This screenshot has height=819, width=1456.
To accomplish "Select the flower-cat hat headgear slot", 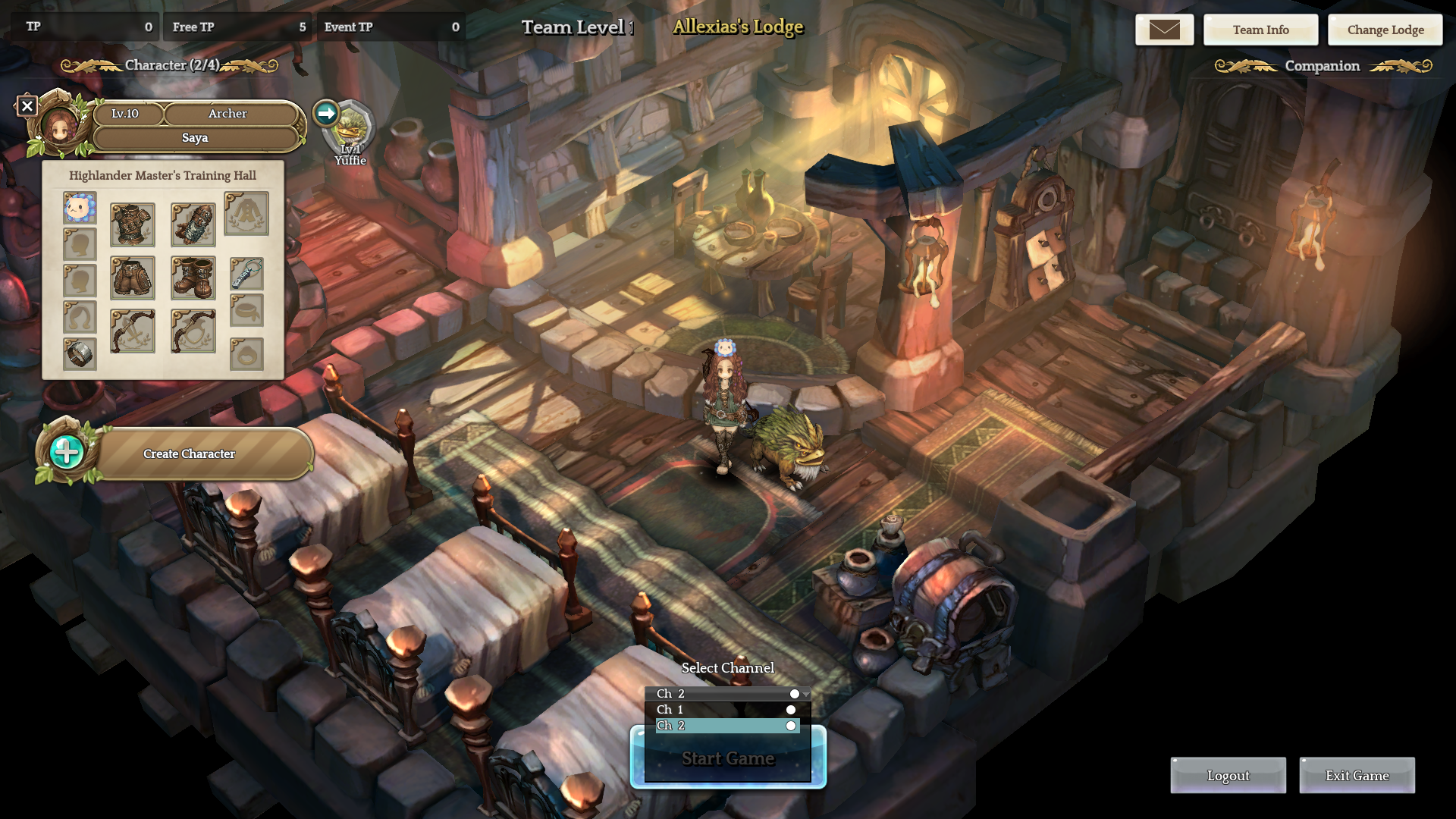I will click(x=80, y=208).
